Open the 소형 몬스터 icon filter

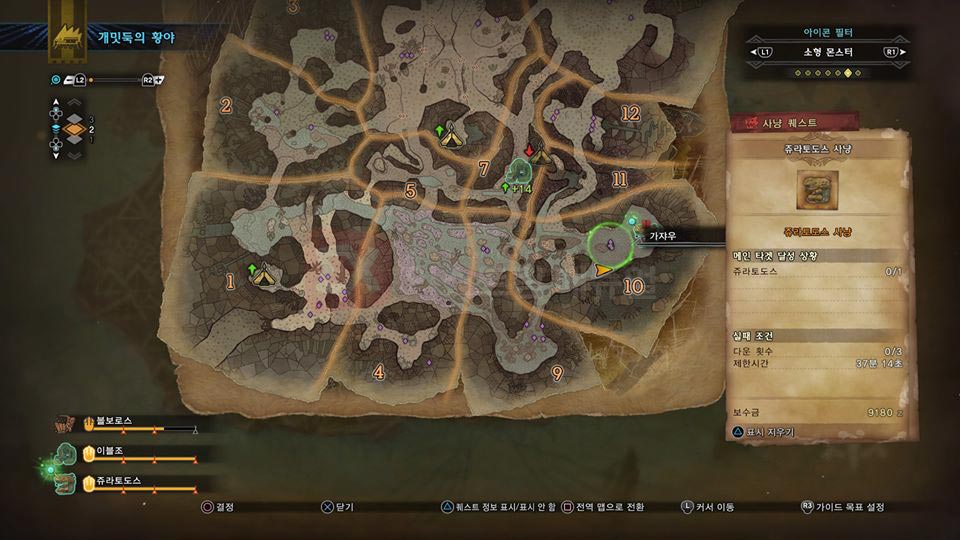point(824,51)
